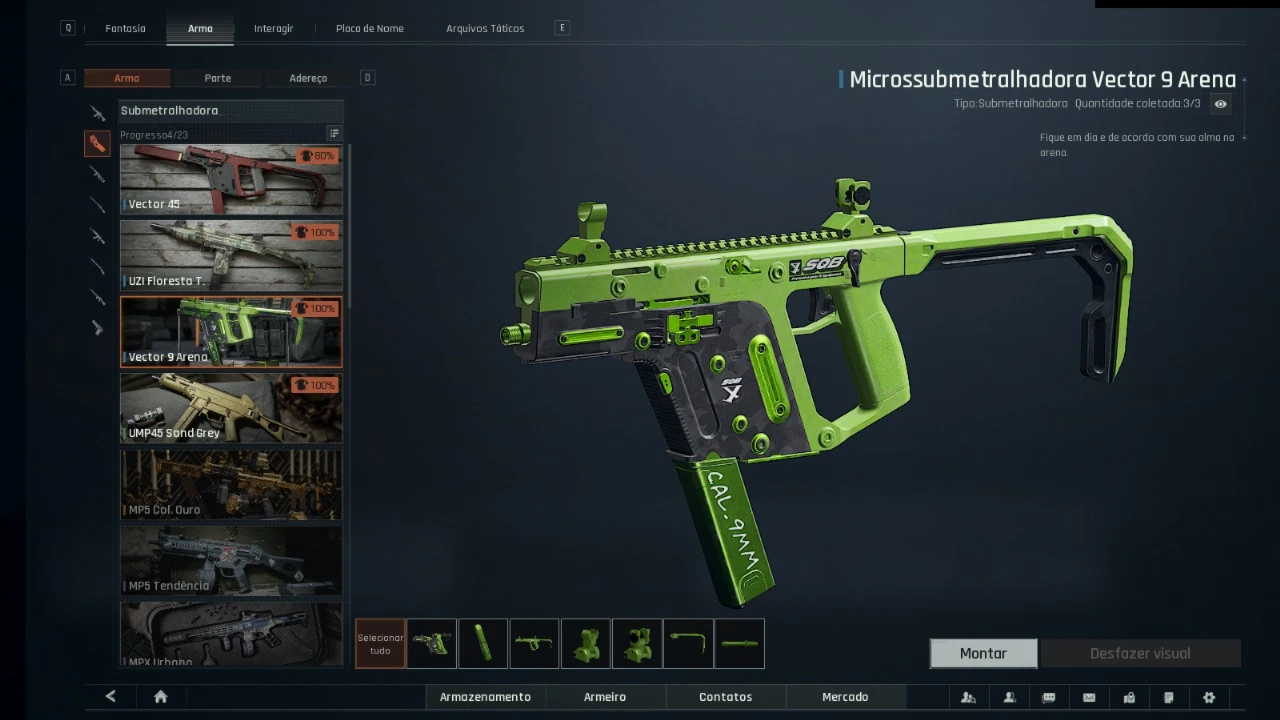Toggle the eye preview icon
Viewport: 1280px width, 720px height.
(x=1220, y=104)
